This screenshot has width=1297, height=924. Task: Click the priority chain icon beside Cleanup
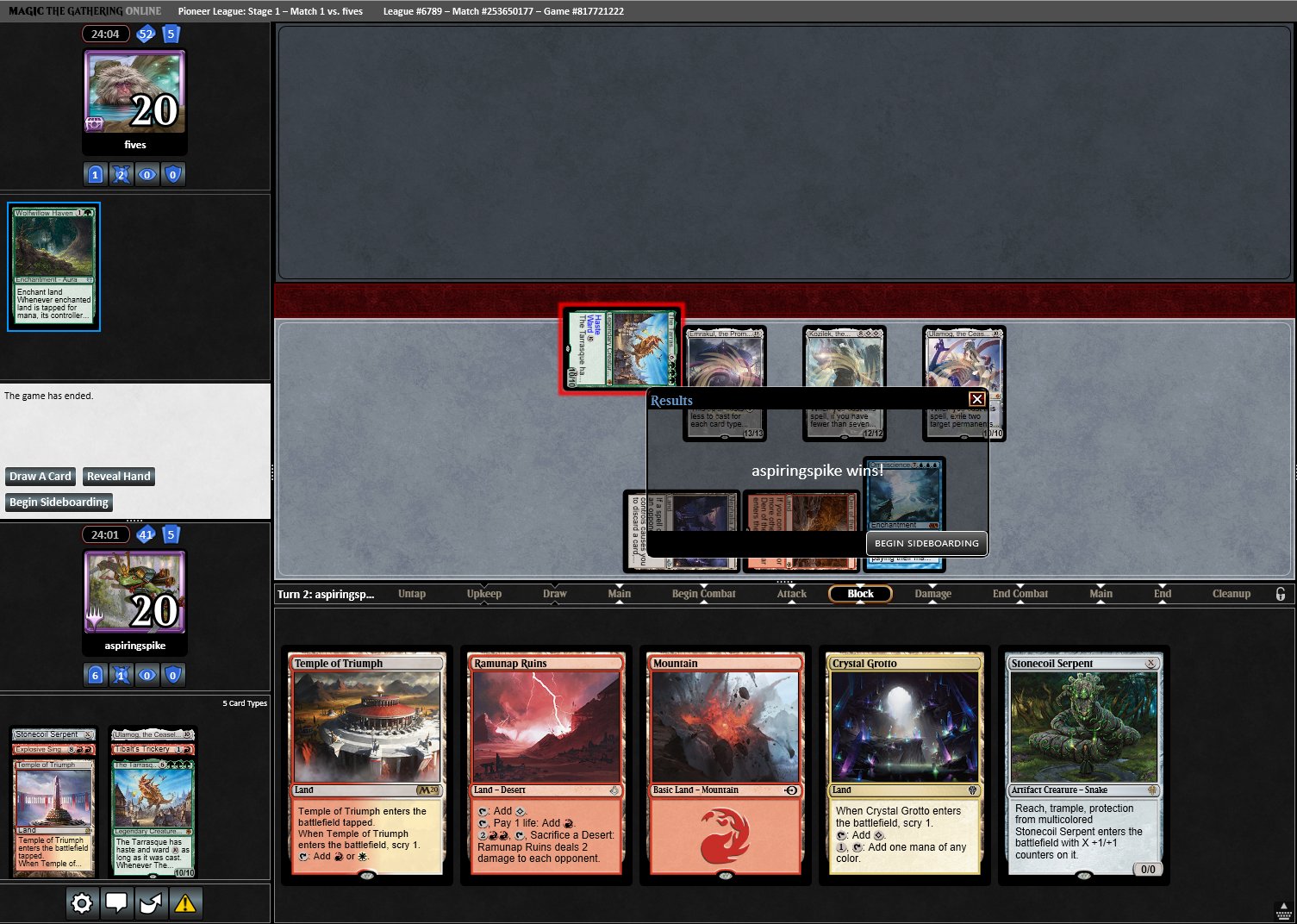1281,593
